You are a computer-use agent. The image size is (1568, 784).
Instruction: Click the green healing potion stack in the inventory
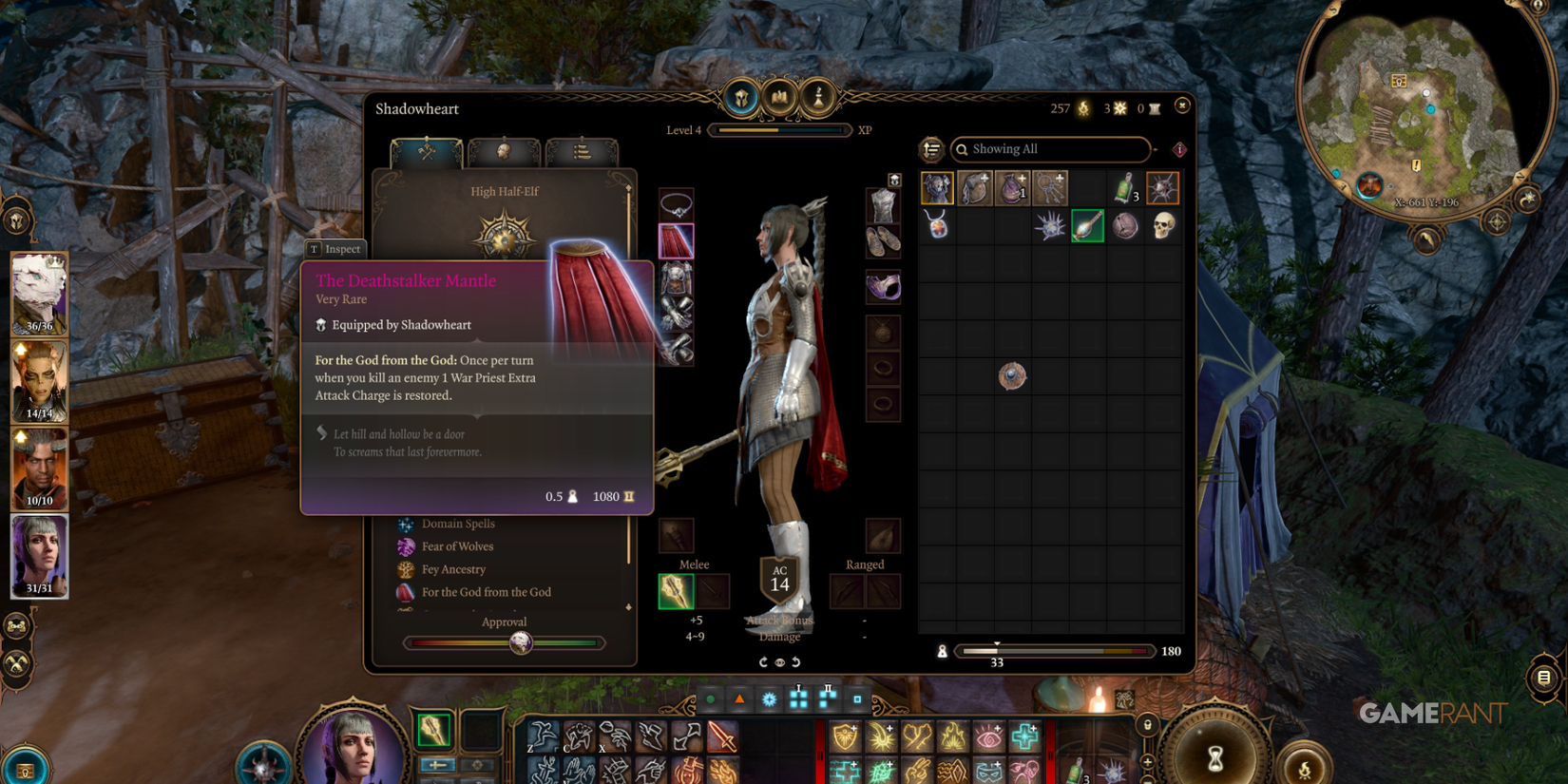(1126, 190)
